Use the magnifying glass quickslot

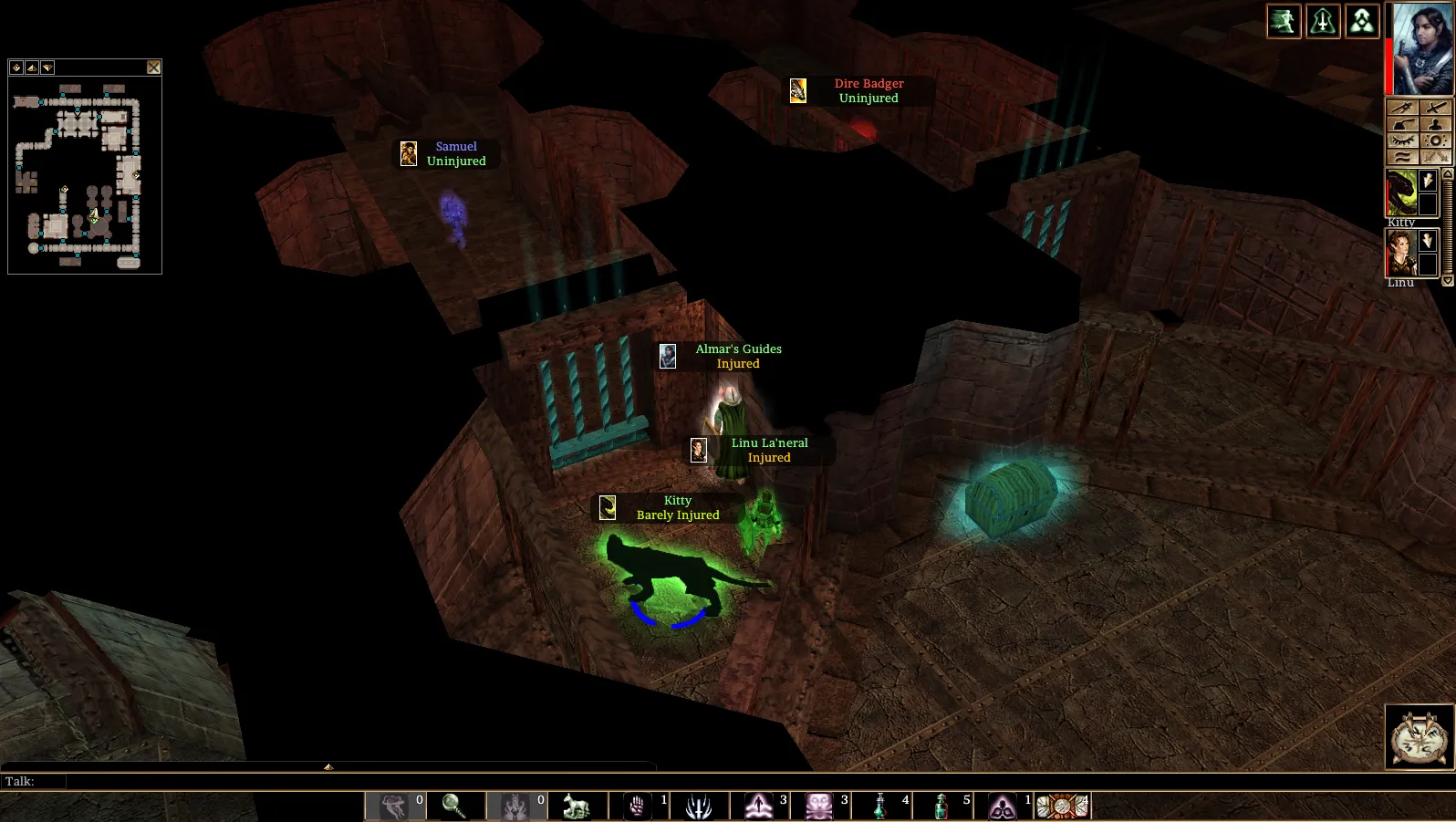[x=454, y=806]
